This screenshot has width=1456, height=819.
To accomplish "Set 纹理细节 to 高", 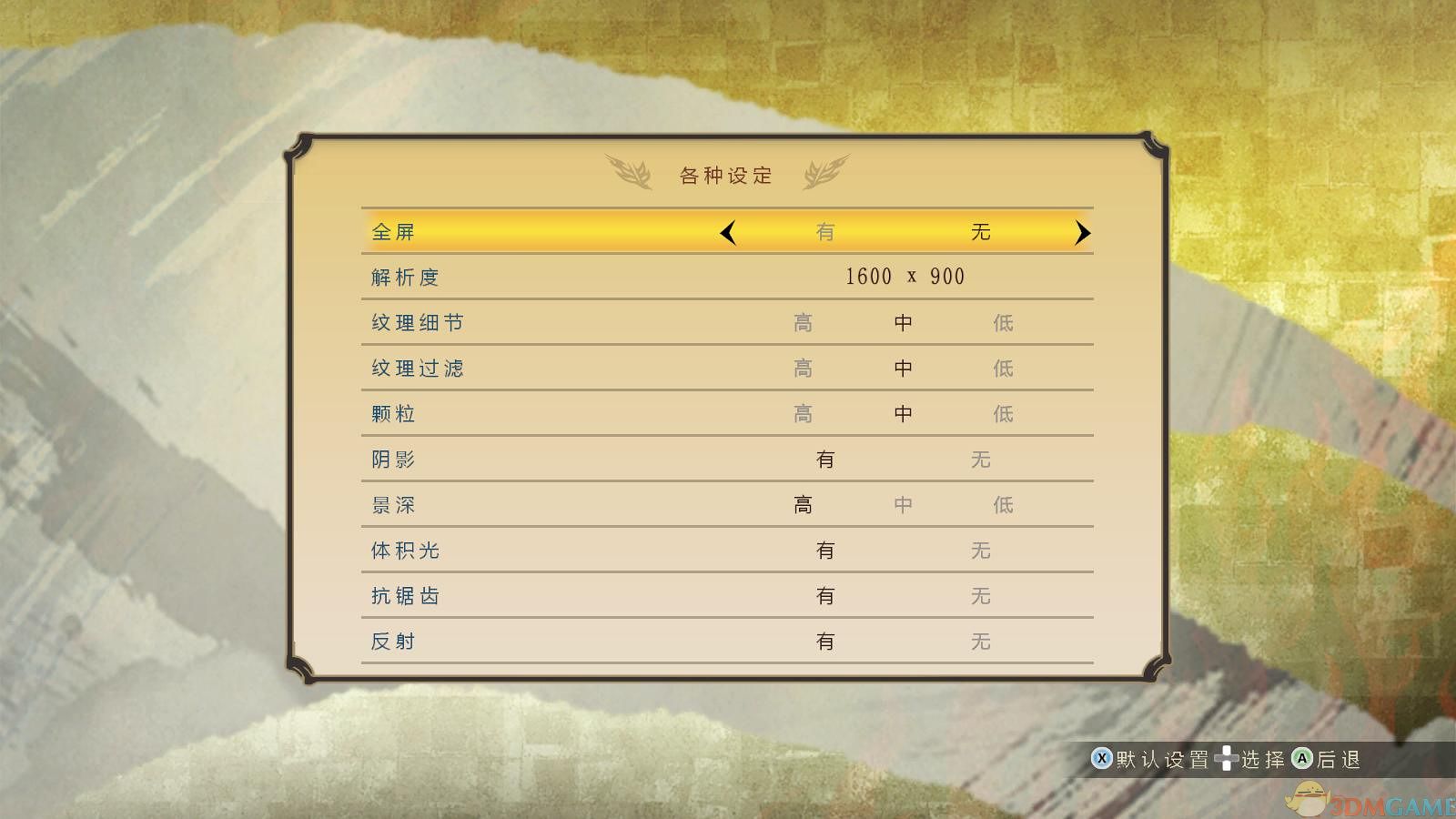I will point(803,322).
